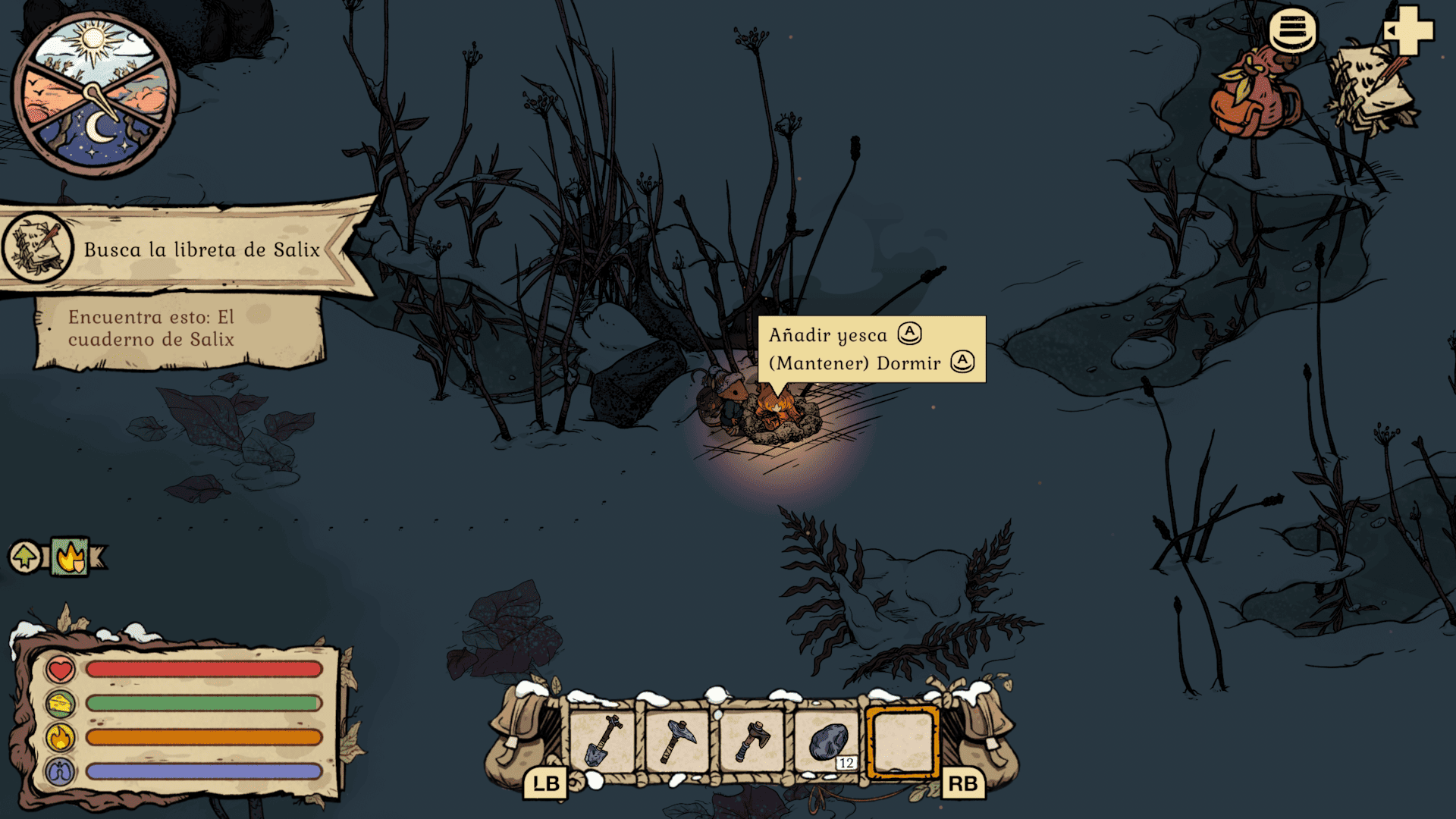1456x819 pixels.
Task: Select the pickaxe hotbar slot
Action: click(677, 742)
